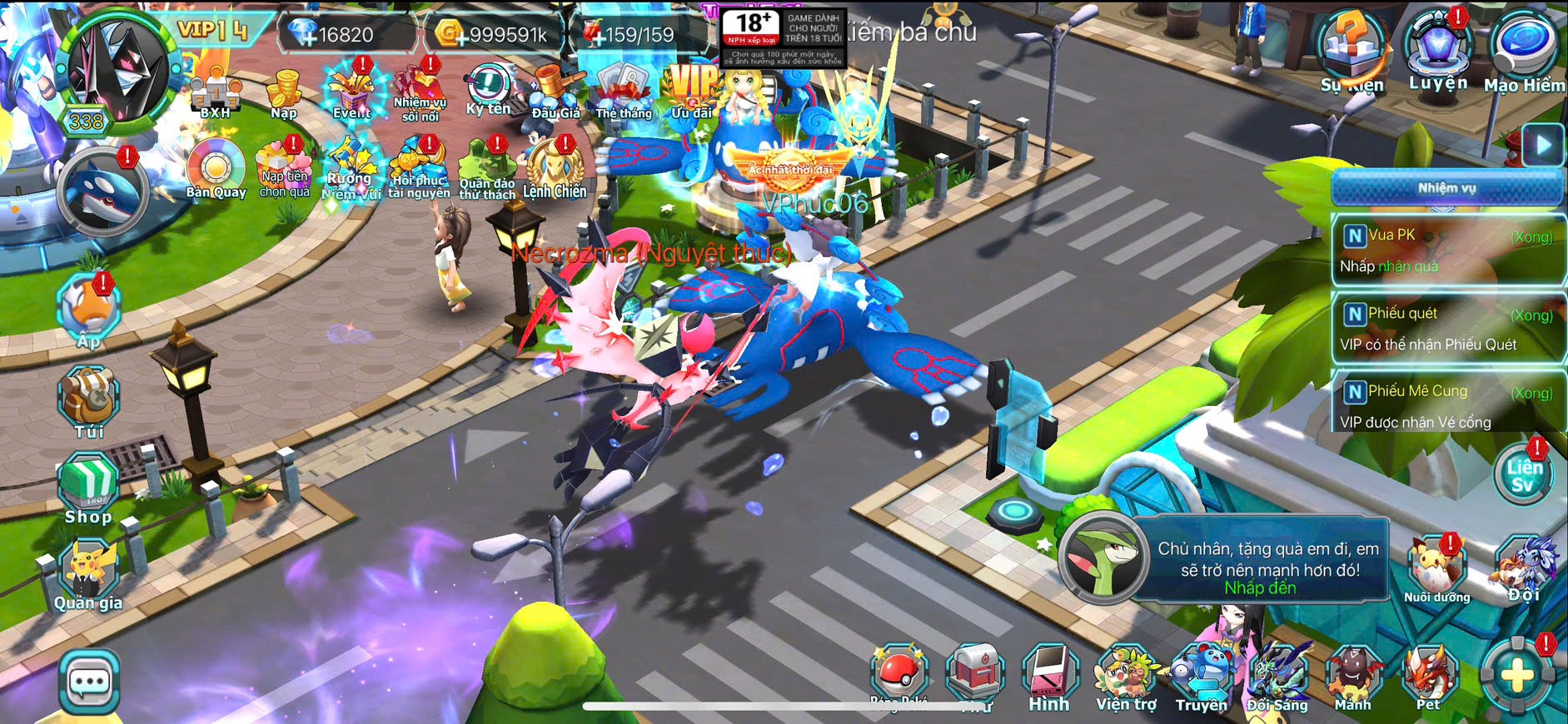Screen dimensions: 1568x724
Task: Open the BXH ranking icon
Action: tap(215, 93)
